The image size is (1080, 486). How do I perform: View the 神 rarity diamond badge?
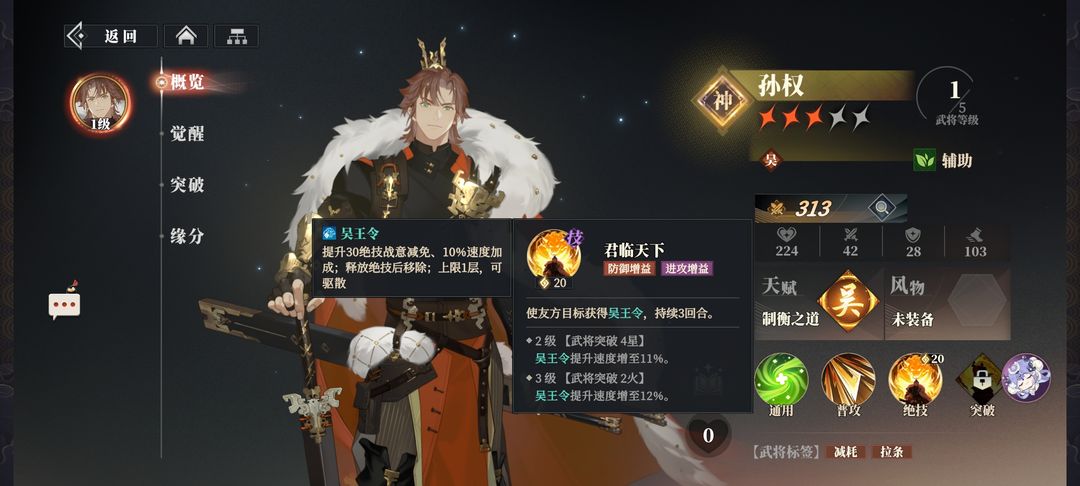[724, 99]
